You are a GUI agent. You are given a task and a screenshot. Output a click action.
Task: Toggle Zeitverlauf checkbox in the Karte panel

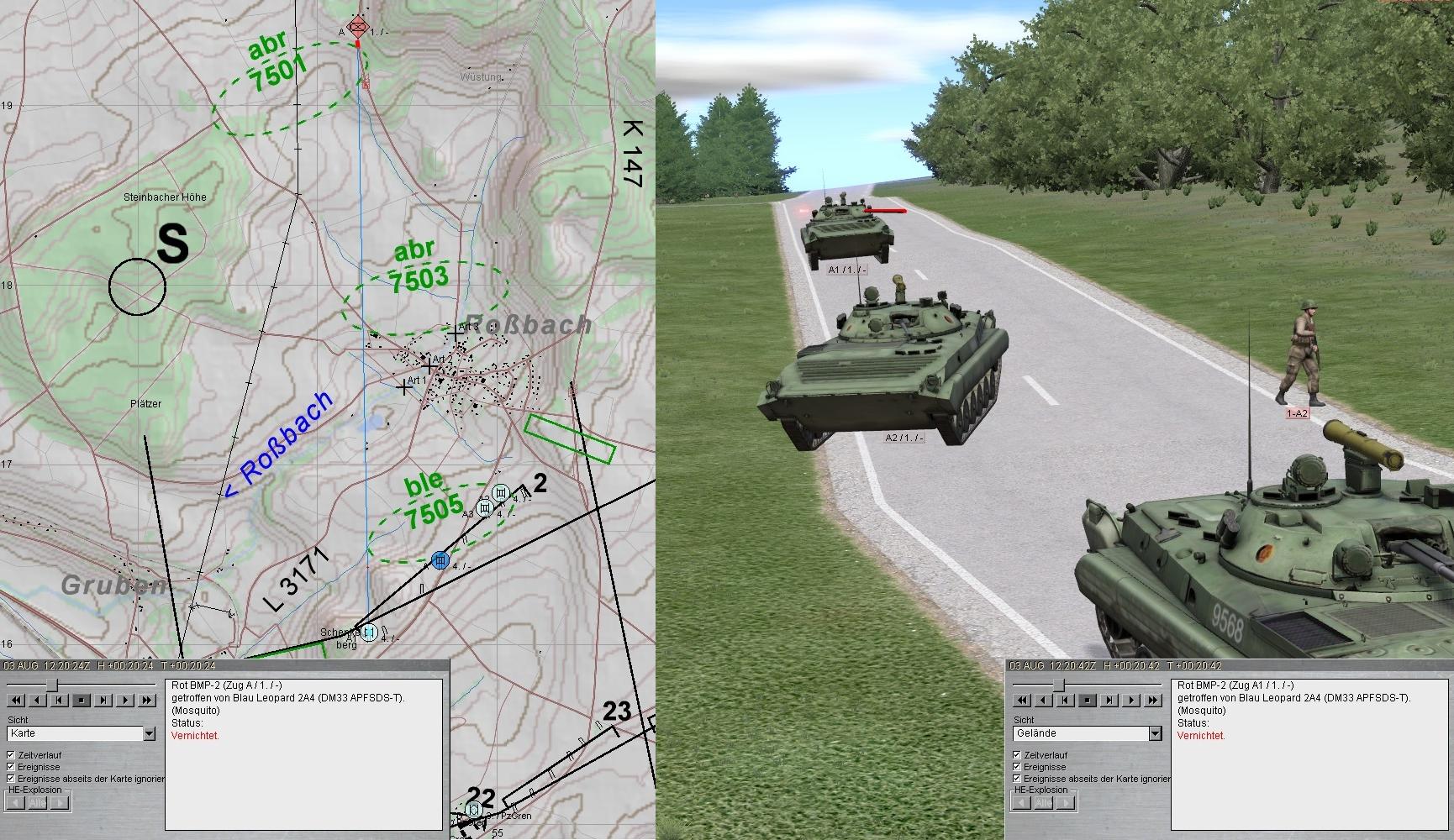[x=11, y=755]
